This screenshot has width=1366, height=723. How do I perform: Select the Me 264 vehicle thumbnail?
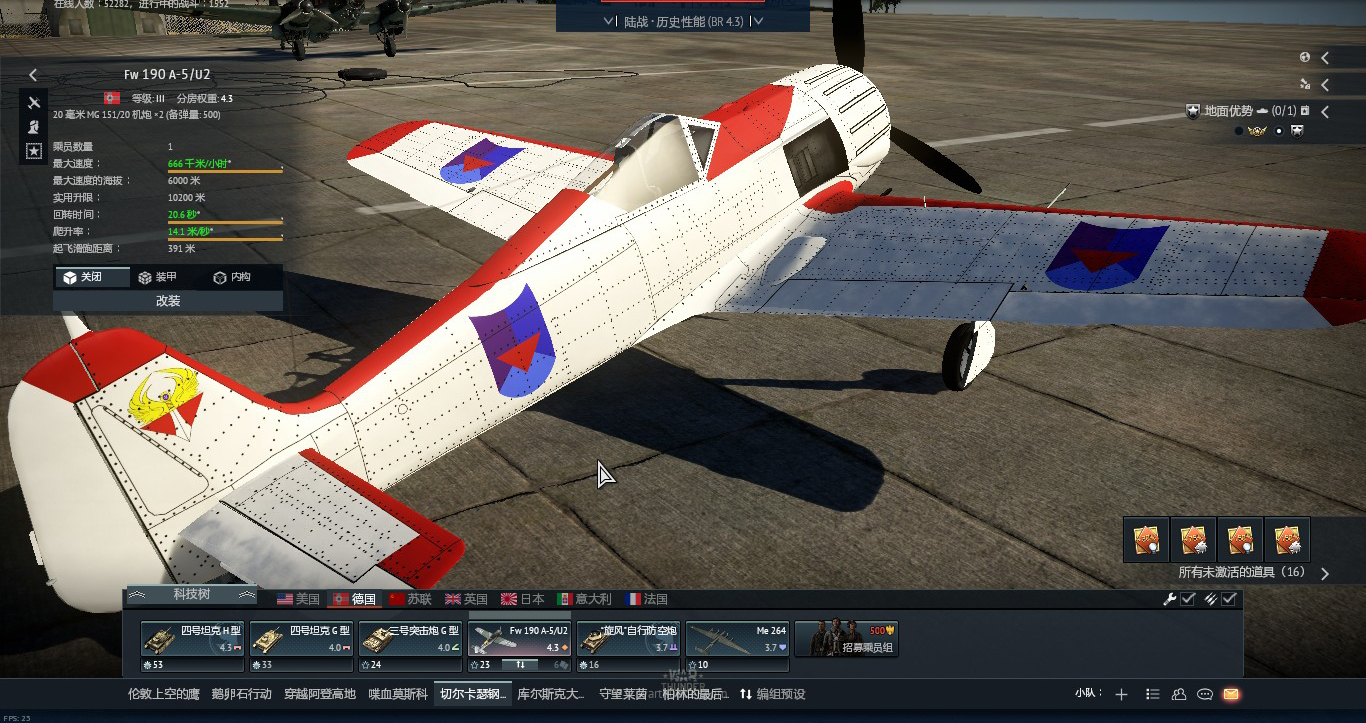[x=737, y=639]
